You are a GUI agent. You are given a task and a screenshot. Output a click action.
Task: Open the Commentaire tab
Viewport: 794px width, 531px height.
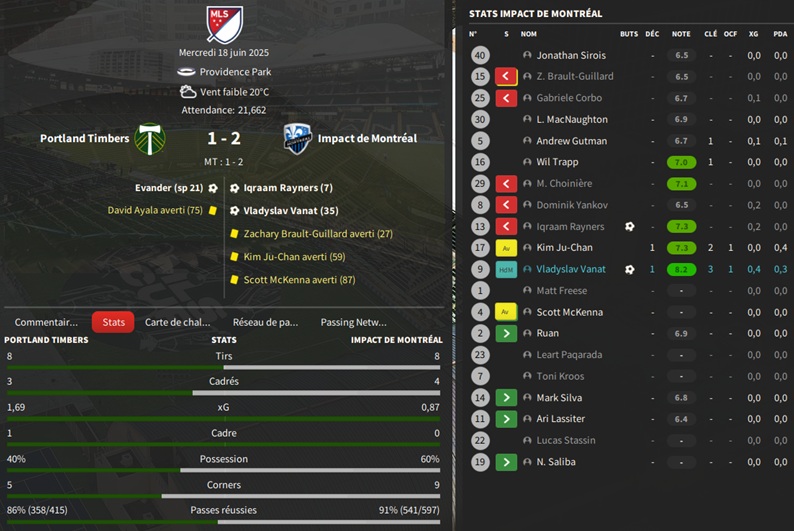tap(46, 322)
